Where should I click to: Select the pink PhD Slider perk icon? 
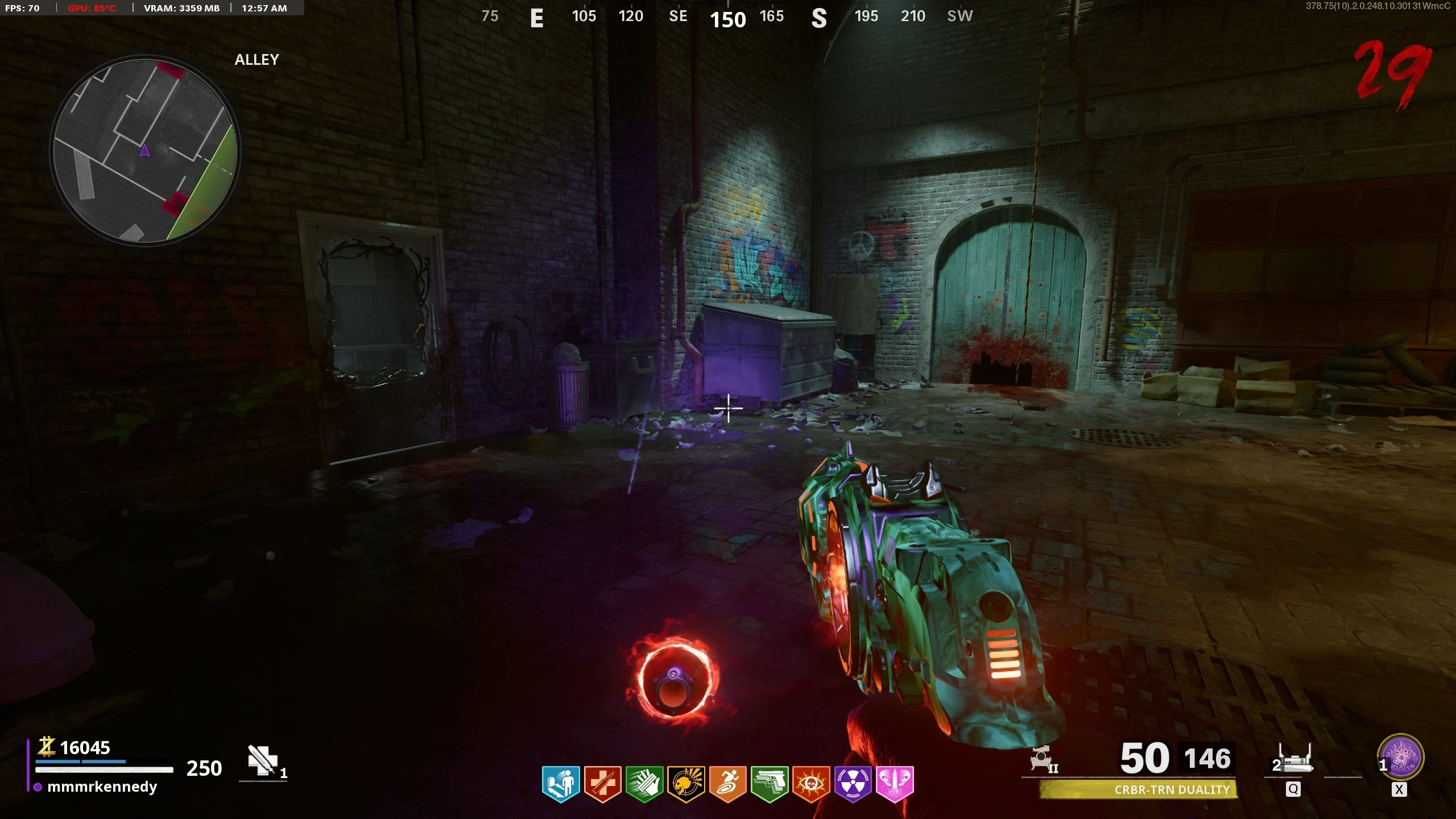click(895, 783)
